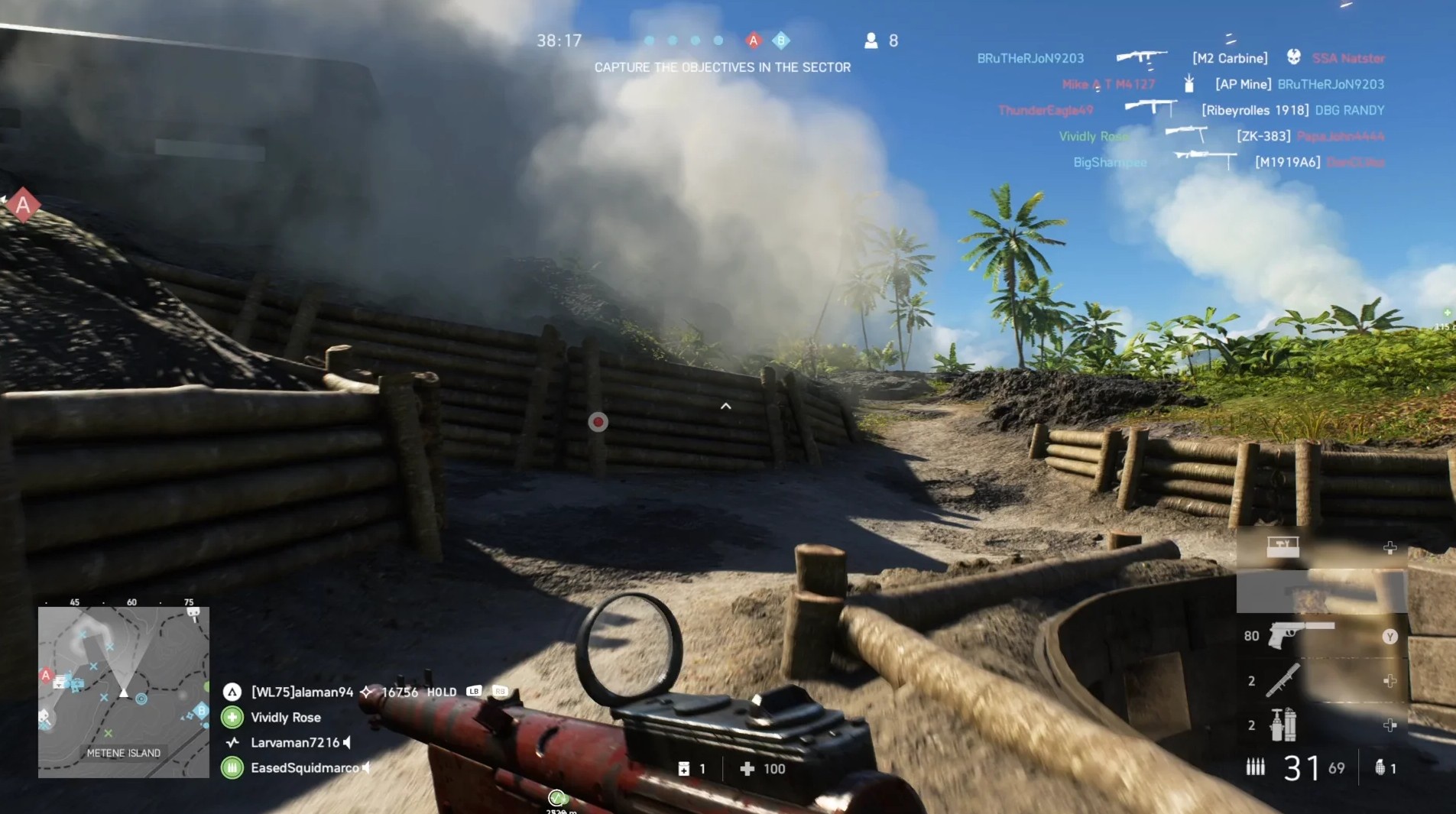Switch to the pistol sidearm slot

[x=1300, y=634]
